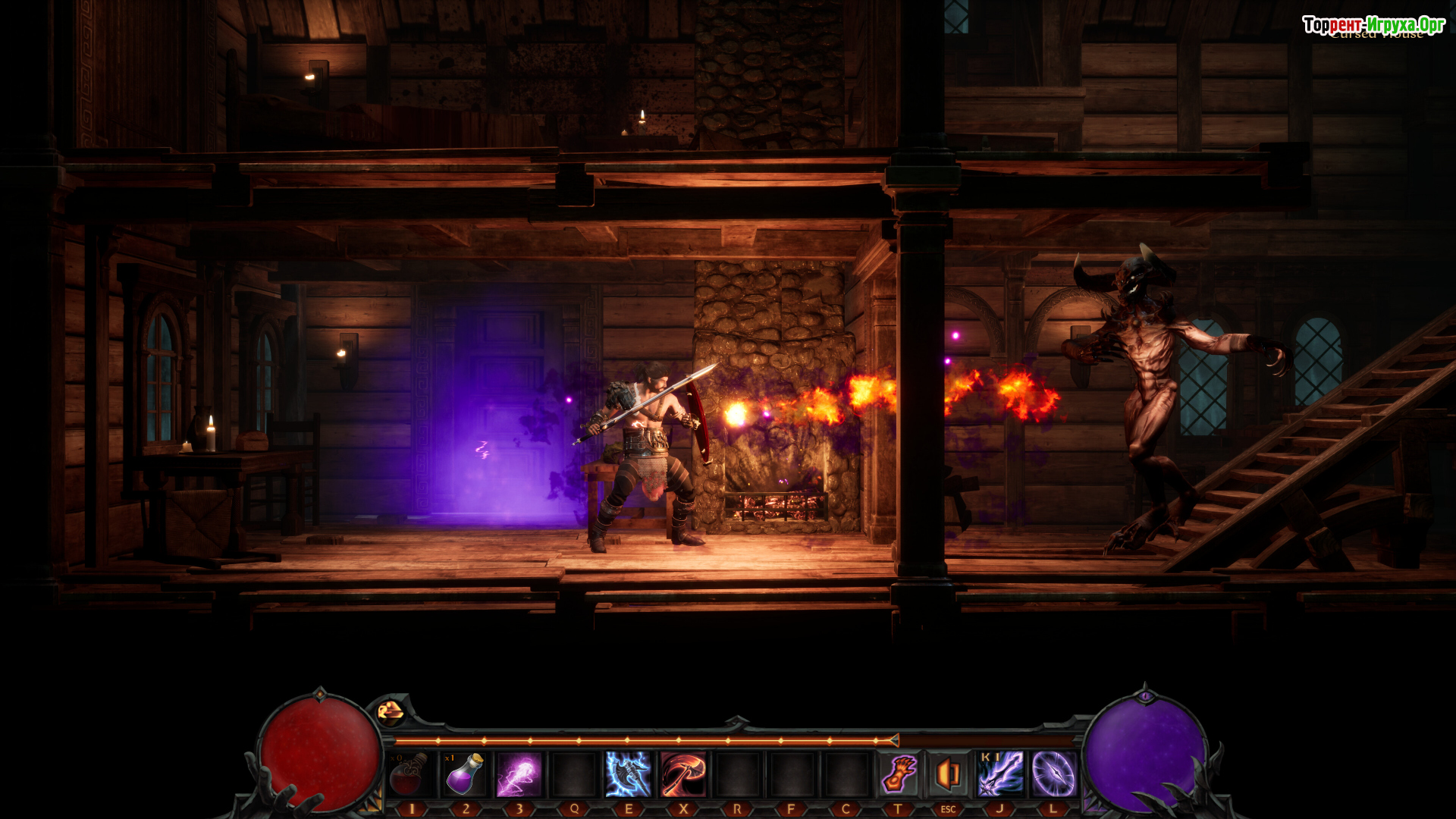This screenshot has height=819, width=1456.
Task: Click the orange door exit icon
Action: pos(948,774)
